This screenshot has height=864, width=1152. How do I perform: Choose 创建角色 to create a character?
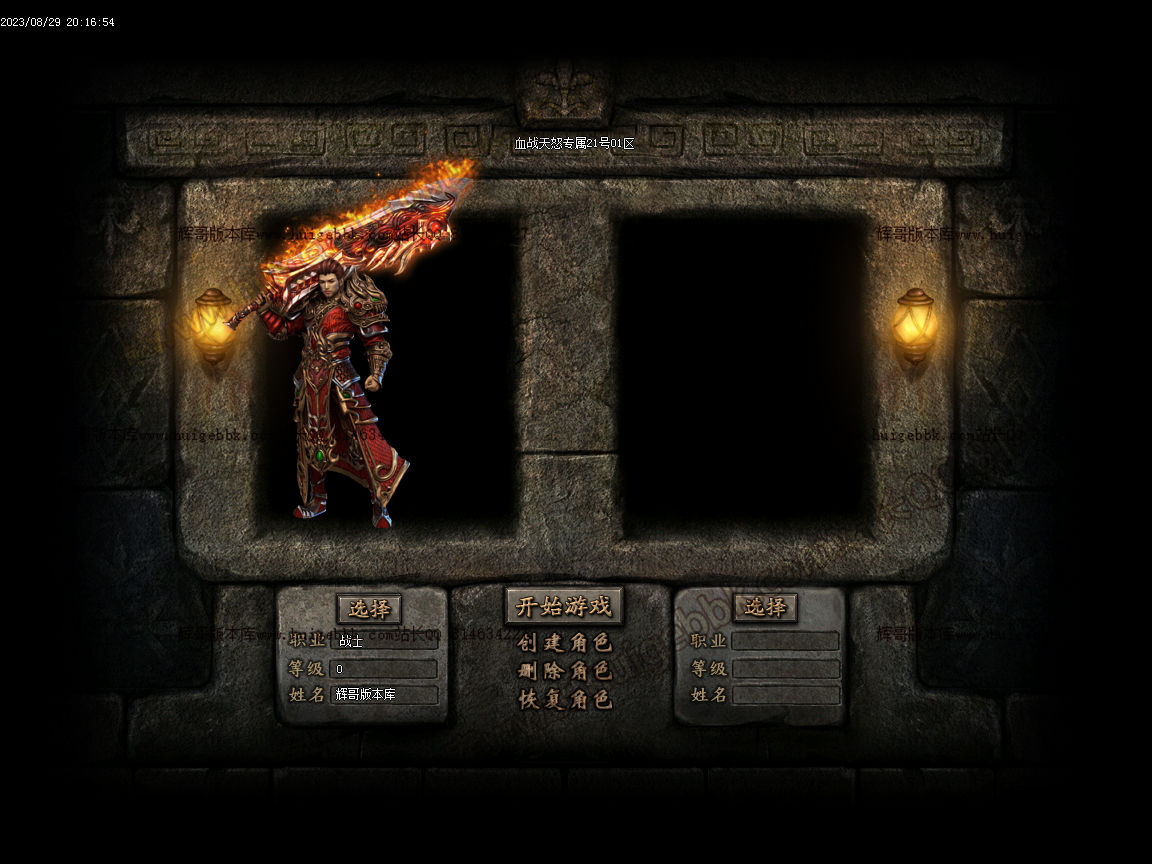(564, 642)
